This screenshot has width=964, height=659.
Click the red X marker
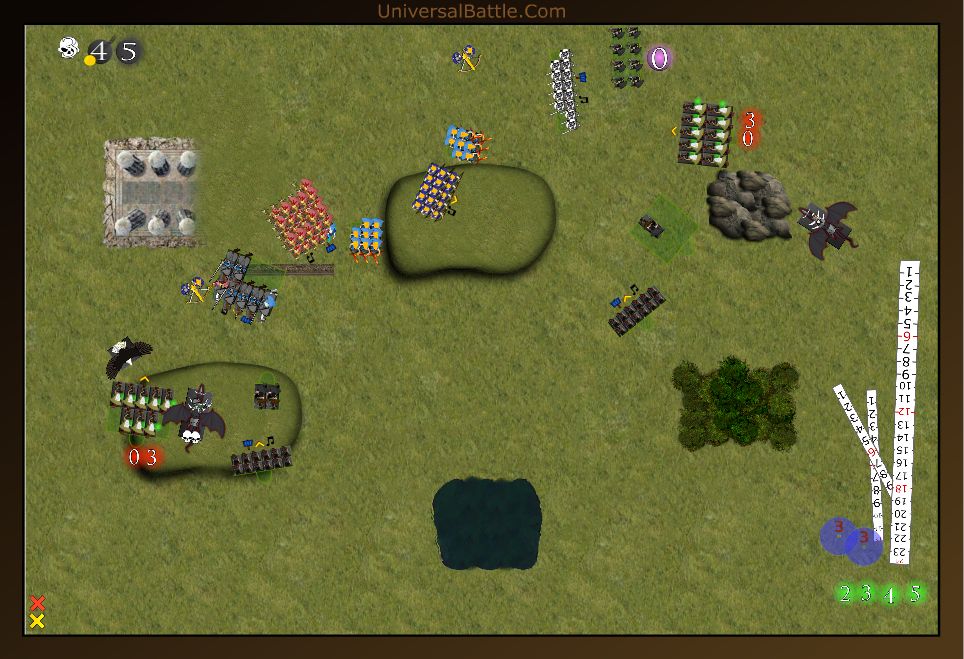37,603
